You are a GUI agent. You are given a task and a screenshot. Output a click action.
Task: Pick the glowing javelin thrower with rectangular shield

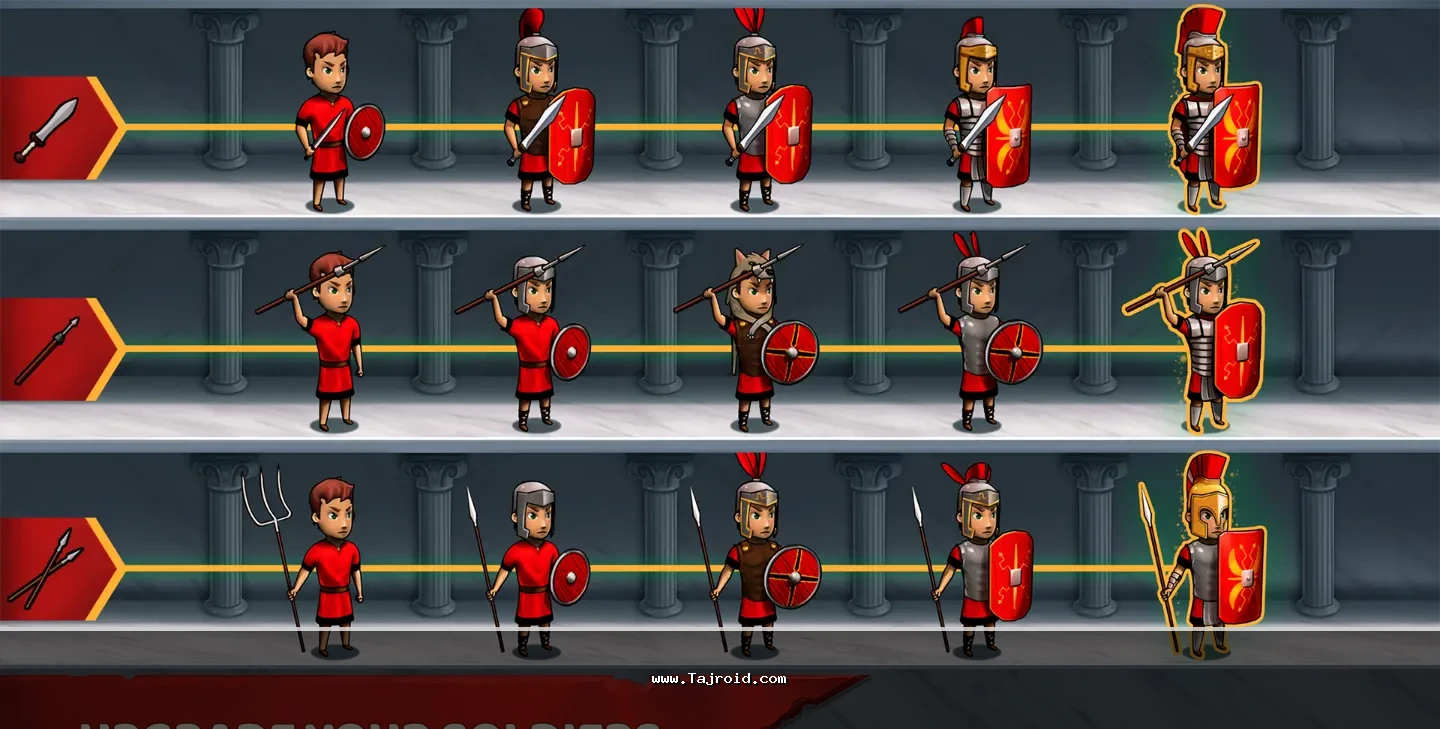pos(1208,340)
